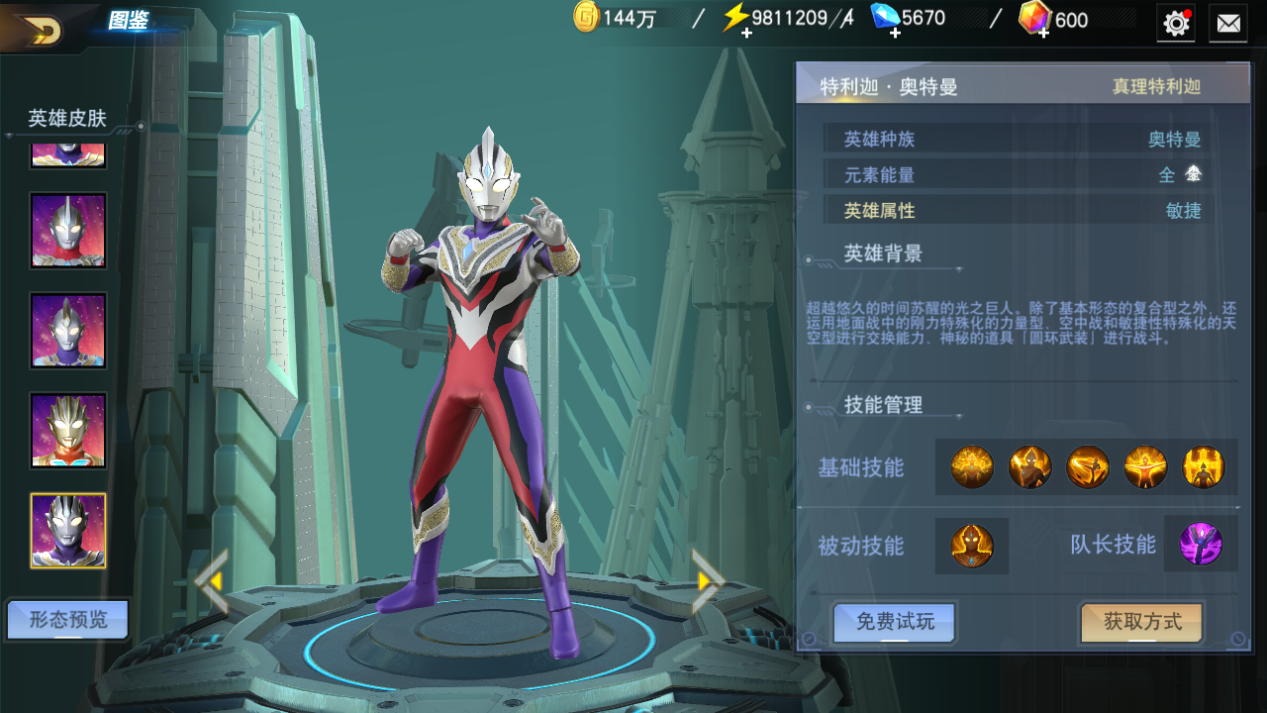Open the 形态预览 form preview

(x=68, y=620)
